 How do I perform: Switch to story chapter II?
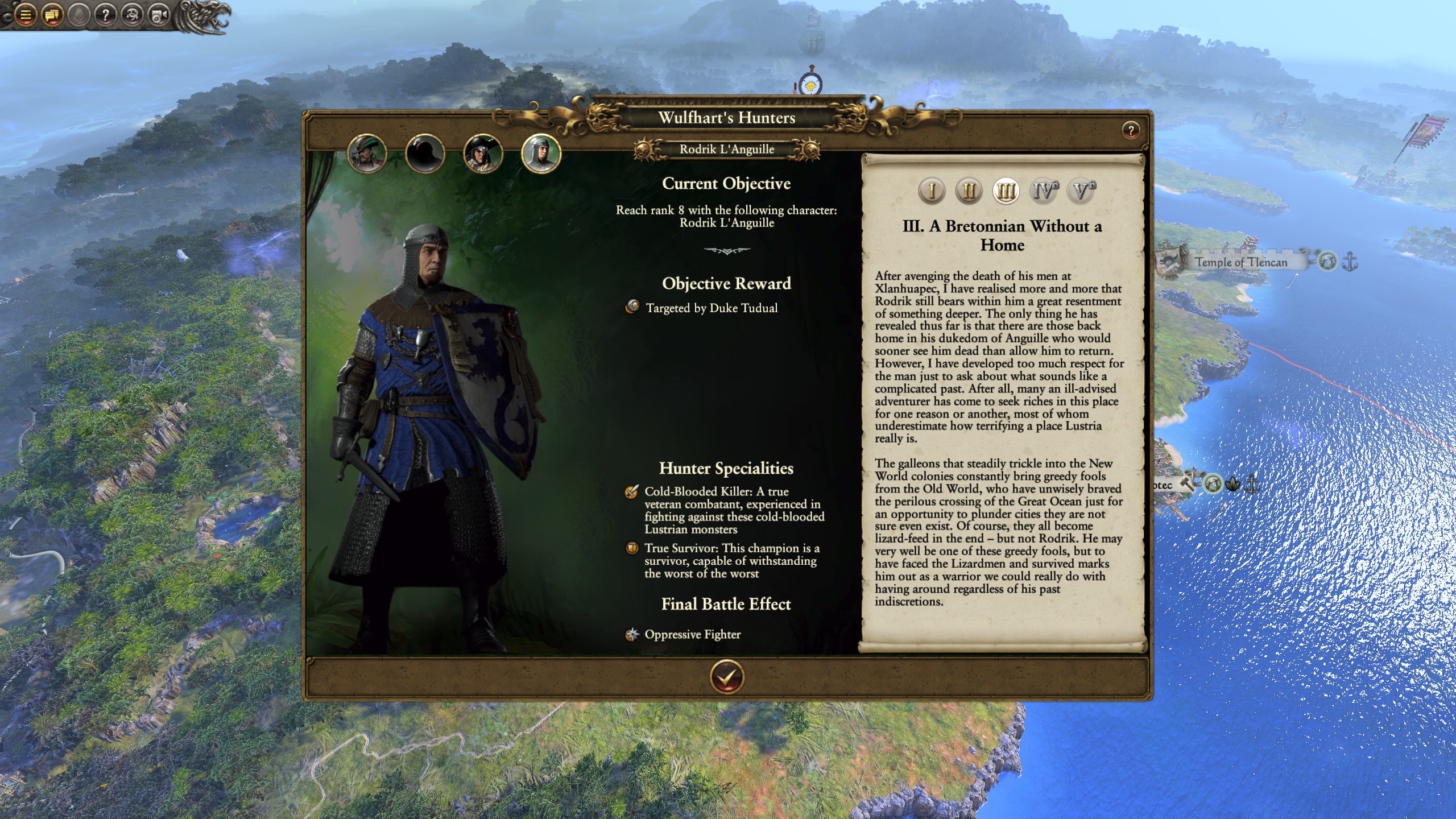tap(969, 191)
